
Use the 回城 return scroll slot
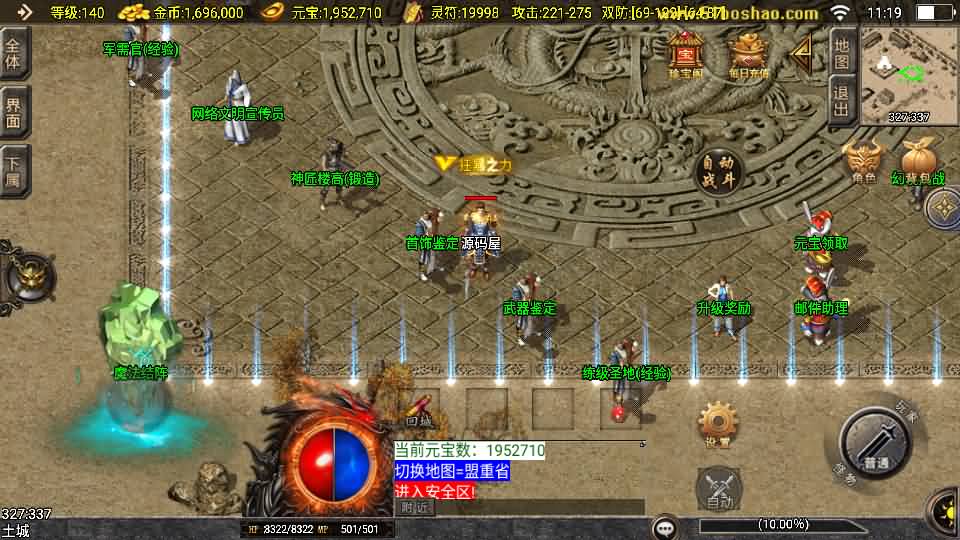point(421,408)
